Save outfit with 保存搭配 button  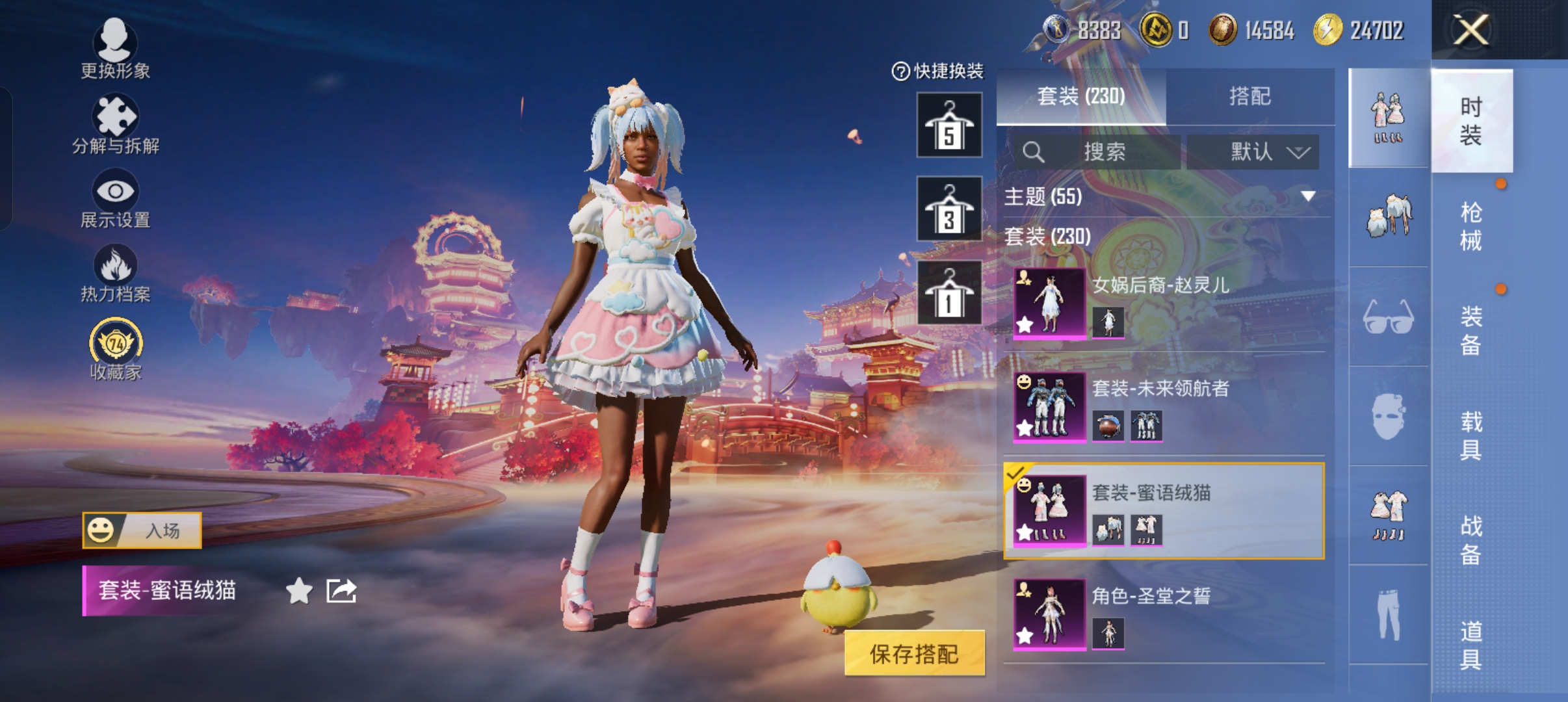[914, 653]
